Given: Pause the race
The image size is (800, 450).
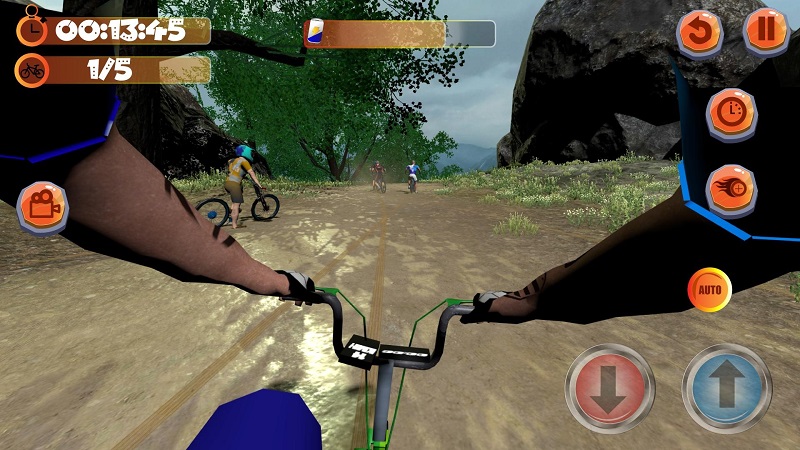Looking at the screenshot, I should coord(767,31).
